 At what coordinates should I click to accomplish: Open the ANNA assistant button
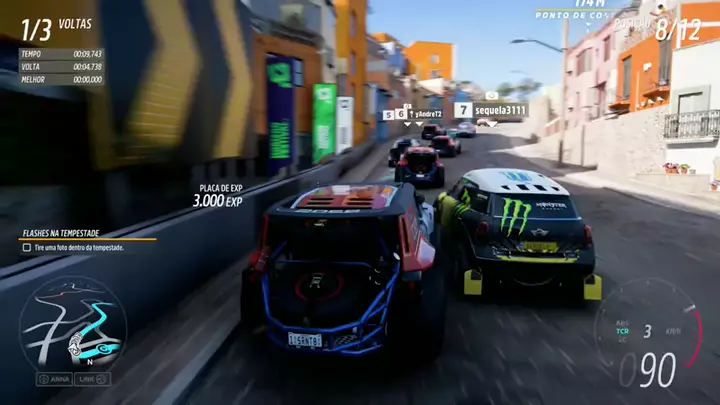click(x=53, y=379)
